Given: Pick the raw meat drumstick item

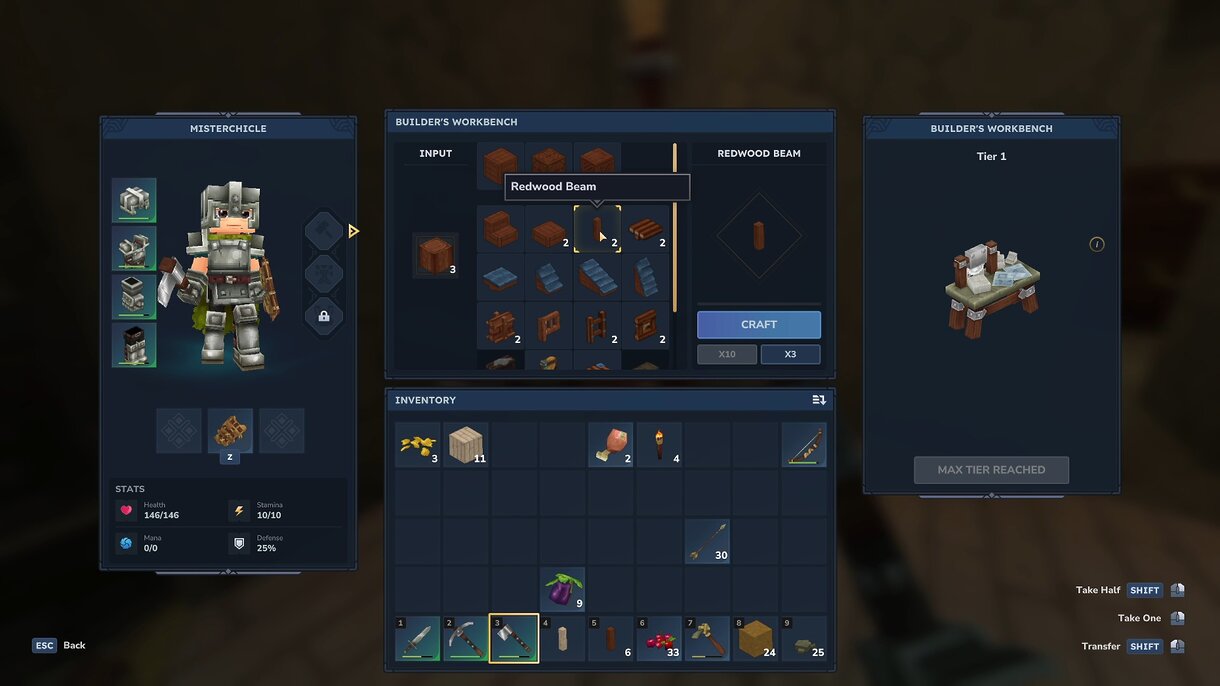Looking at the screenshot, I should (x=610, y=444).
